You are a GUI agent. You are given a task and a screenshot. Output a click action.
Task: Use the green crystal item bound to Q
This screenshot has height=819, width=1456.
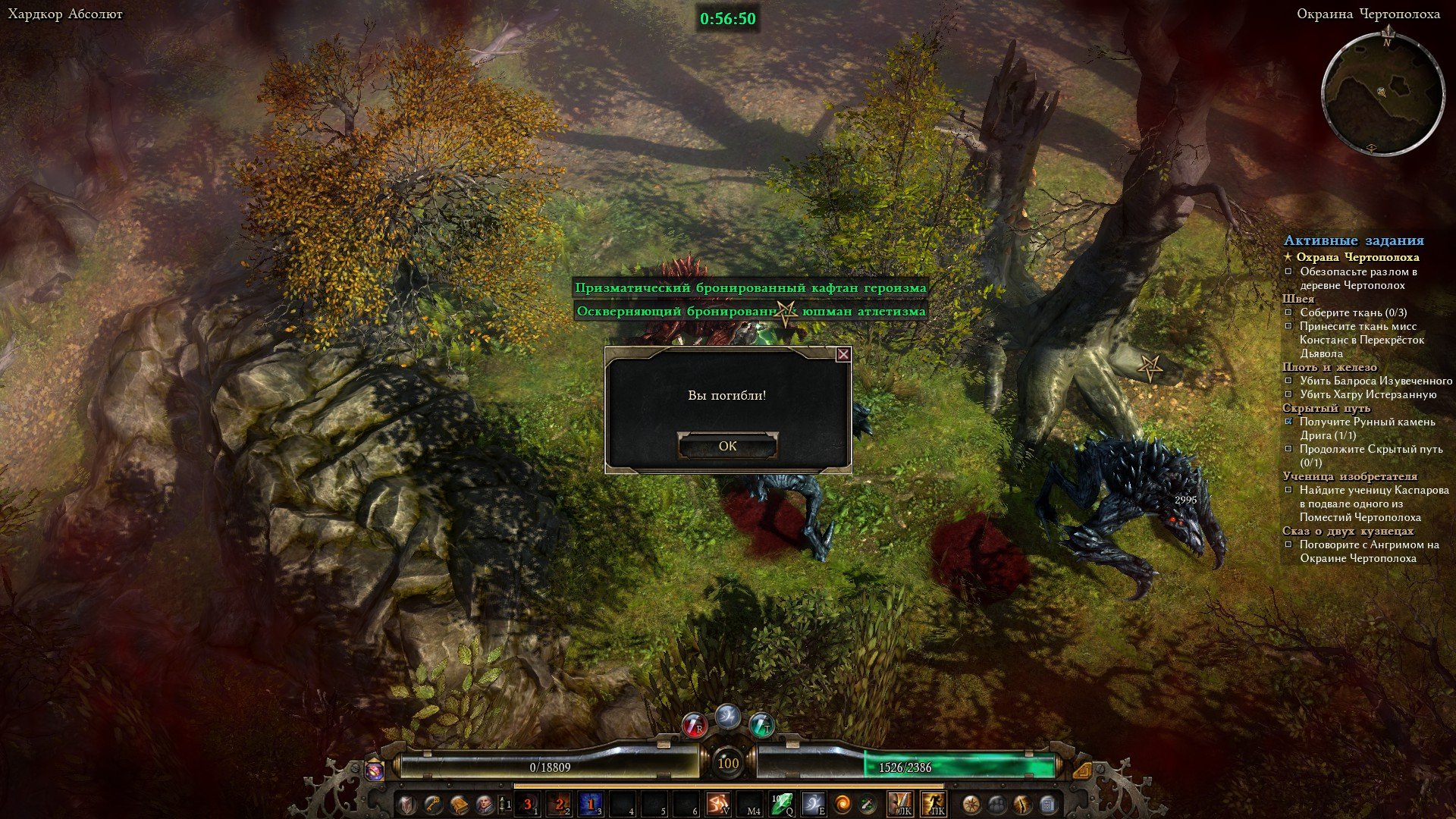781,804
